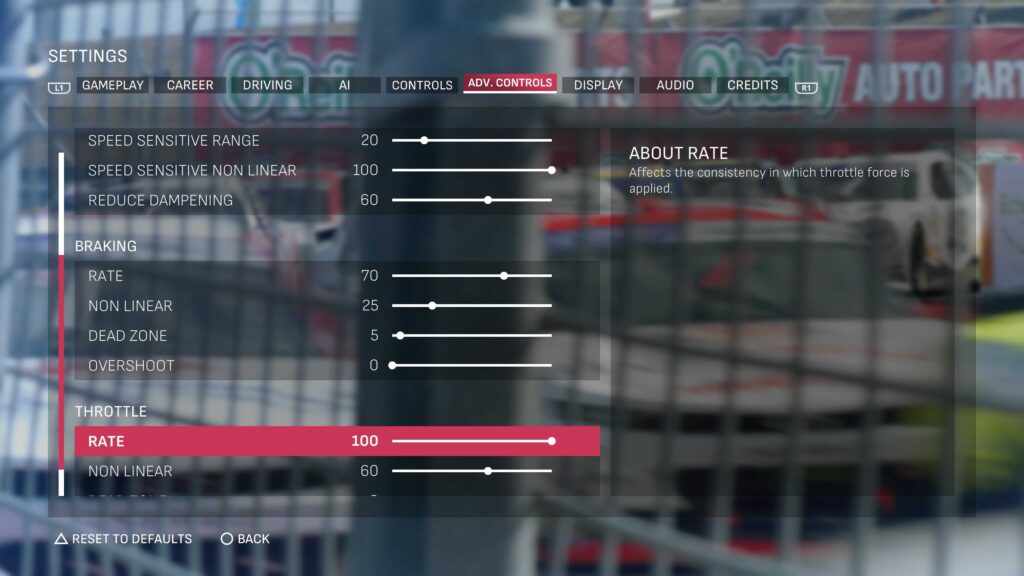Image resolution: width=1024 pixels, height=576 pixels.
Task: Open the Career settings tab
Action: (x=190, y=86)
